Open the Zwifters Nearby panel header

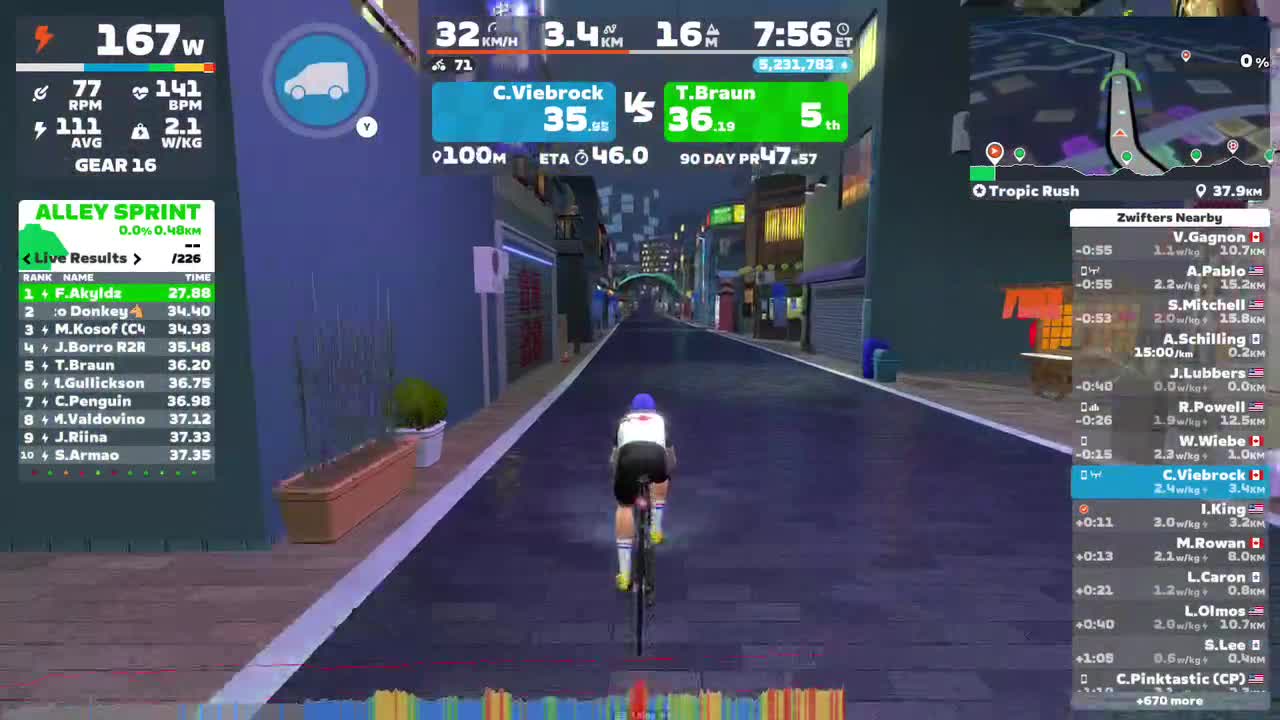[1170, 217]
